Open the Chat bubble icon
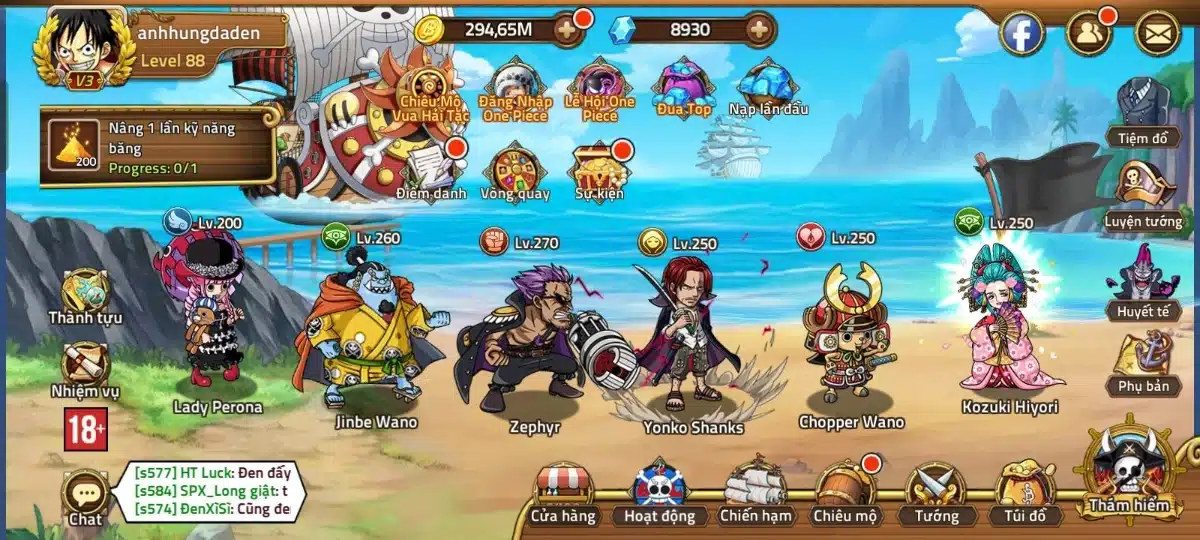This screenshot has height=540, width=1200. [85, 495]
